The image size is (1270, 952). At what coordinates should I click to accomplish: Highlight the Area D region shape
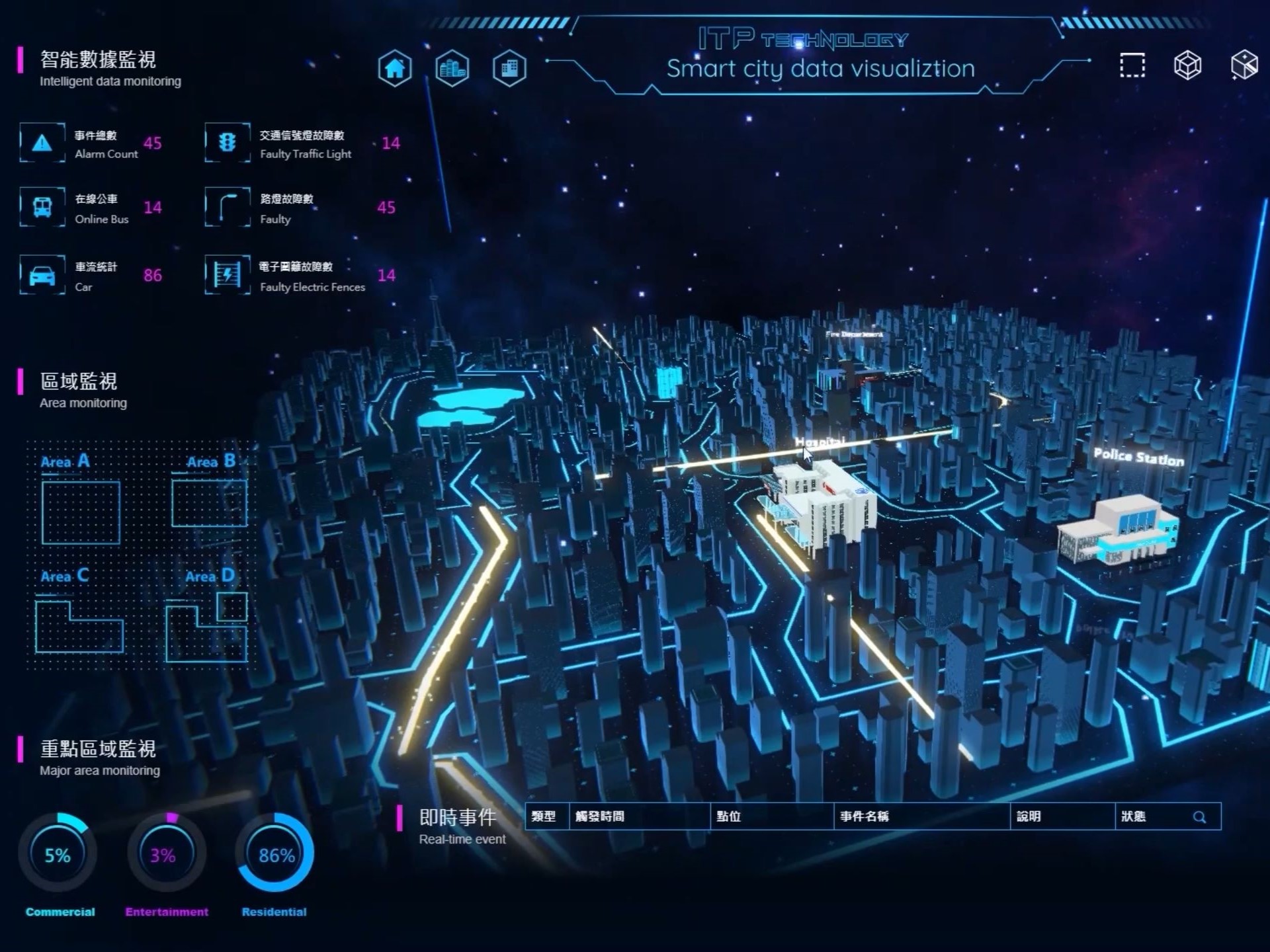tap(206, 628)
